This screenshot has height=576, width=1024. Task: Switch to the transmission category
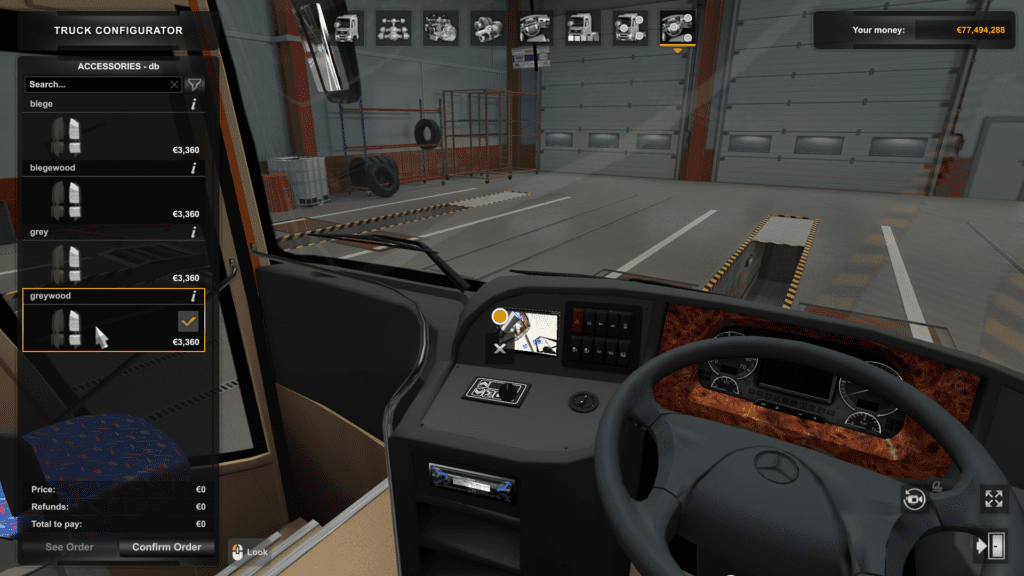click(488, 27)
